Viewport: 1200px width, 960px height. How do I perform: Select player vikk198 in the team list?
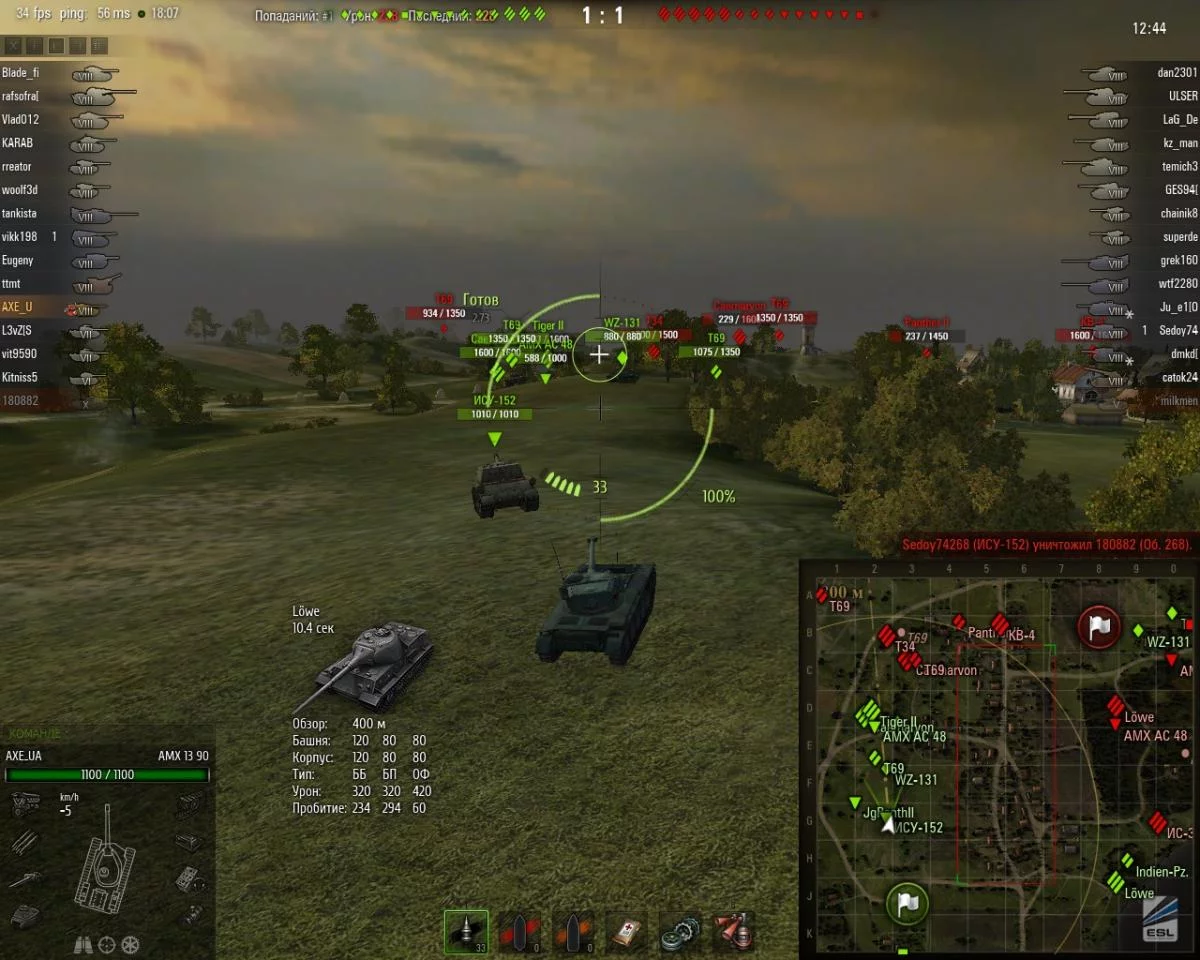coord(20,237)
